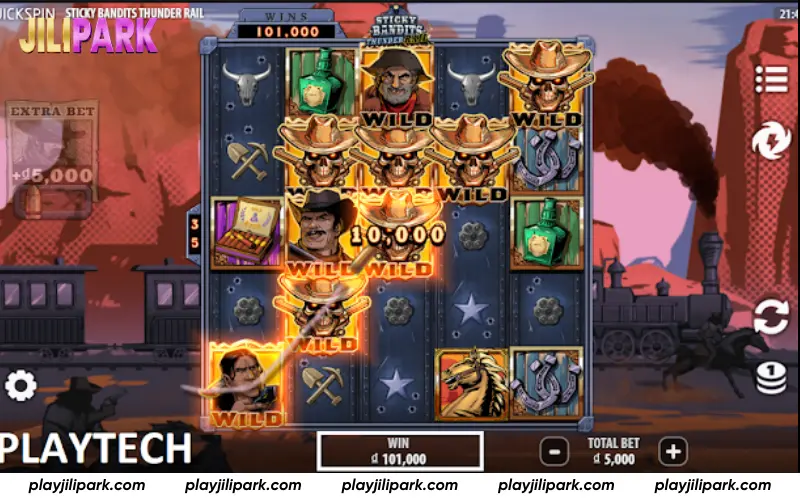800x500 pixels.
Task: Open the coin stack bet options
Action: point(771,378)
